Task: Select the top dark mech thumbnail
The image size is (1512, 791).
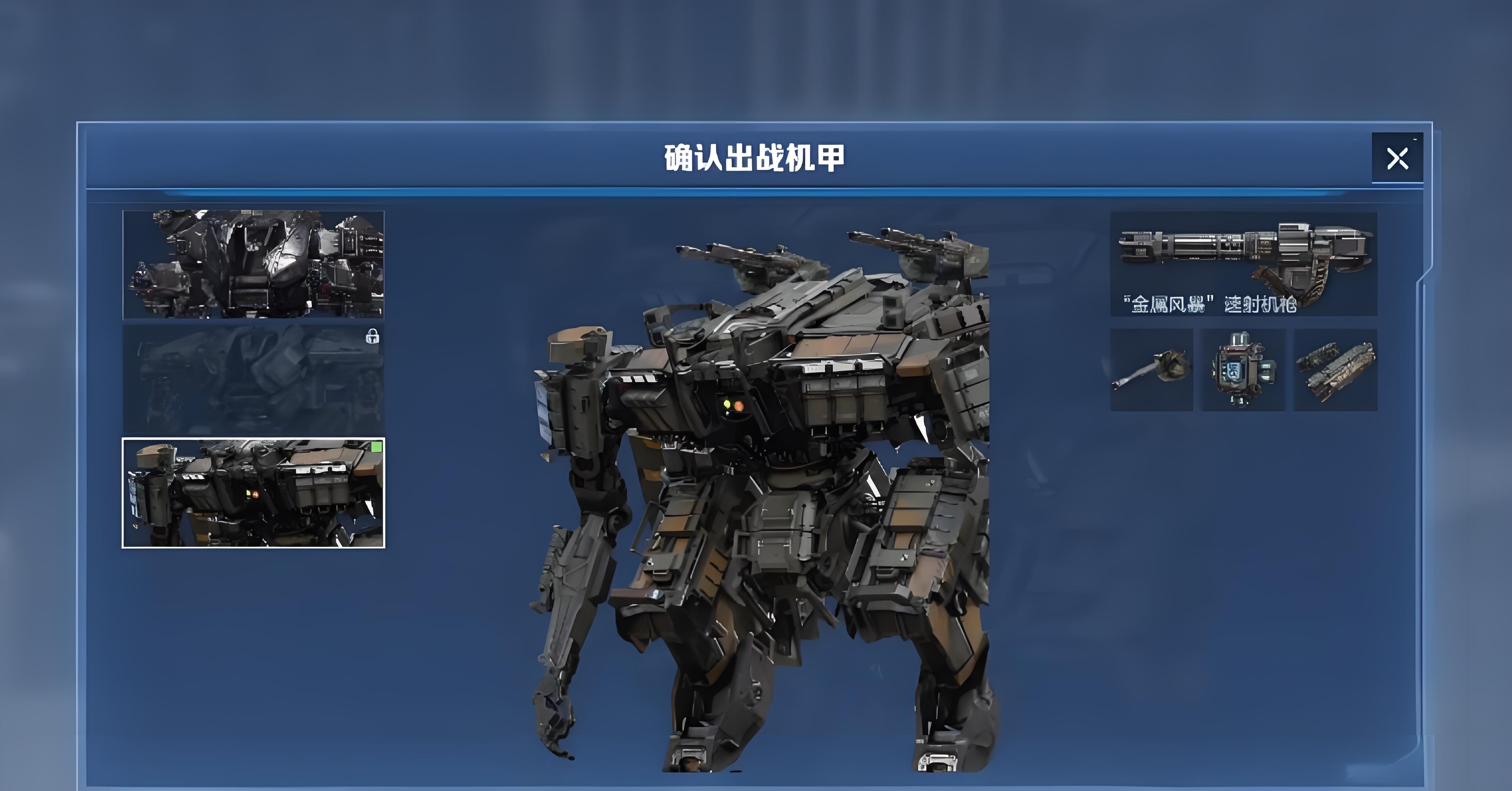Action: tap(253, 265)
